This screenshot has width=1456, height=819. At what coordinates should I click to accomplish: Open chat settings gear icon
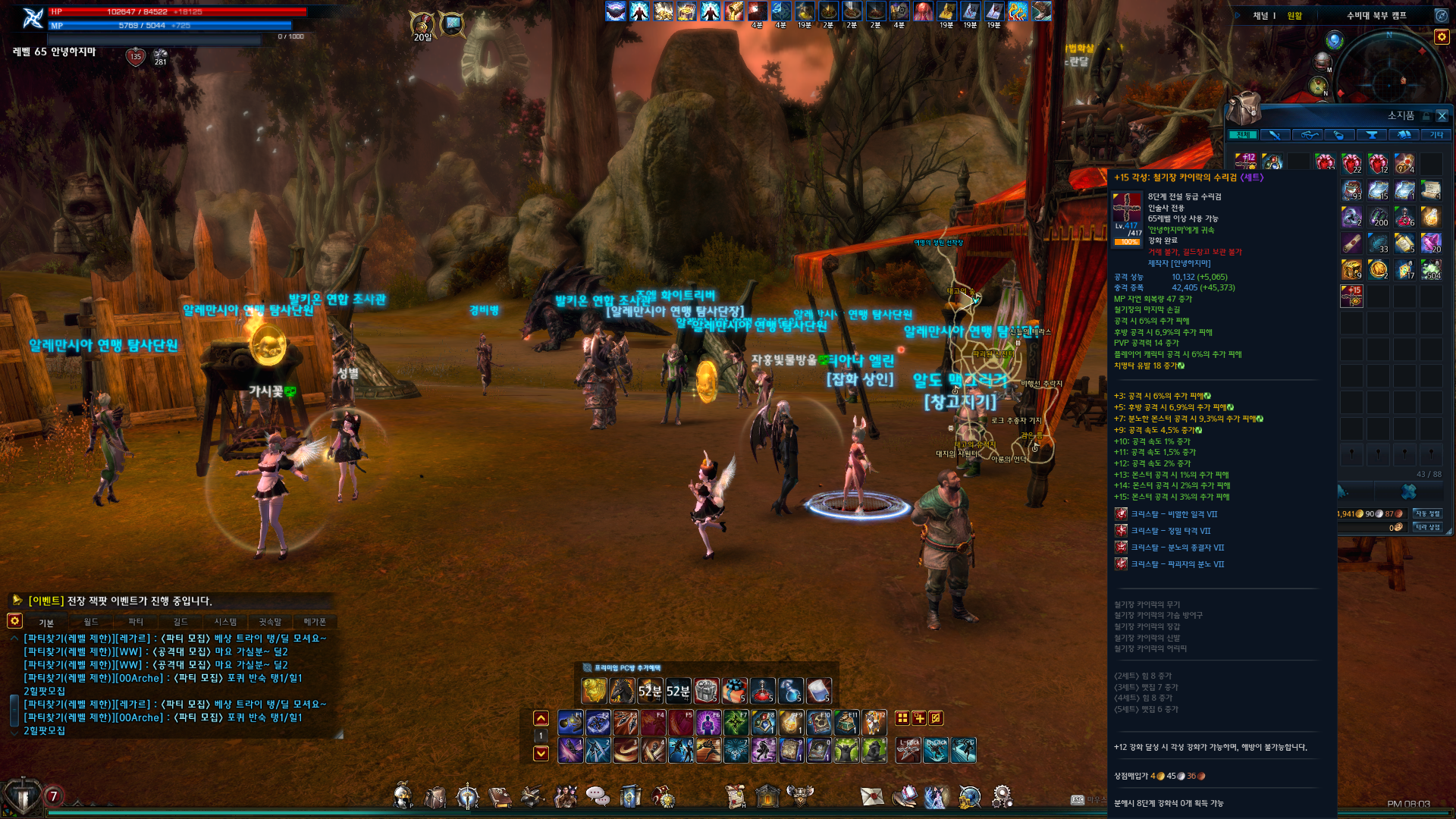point(14,621)
